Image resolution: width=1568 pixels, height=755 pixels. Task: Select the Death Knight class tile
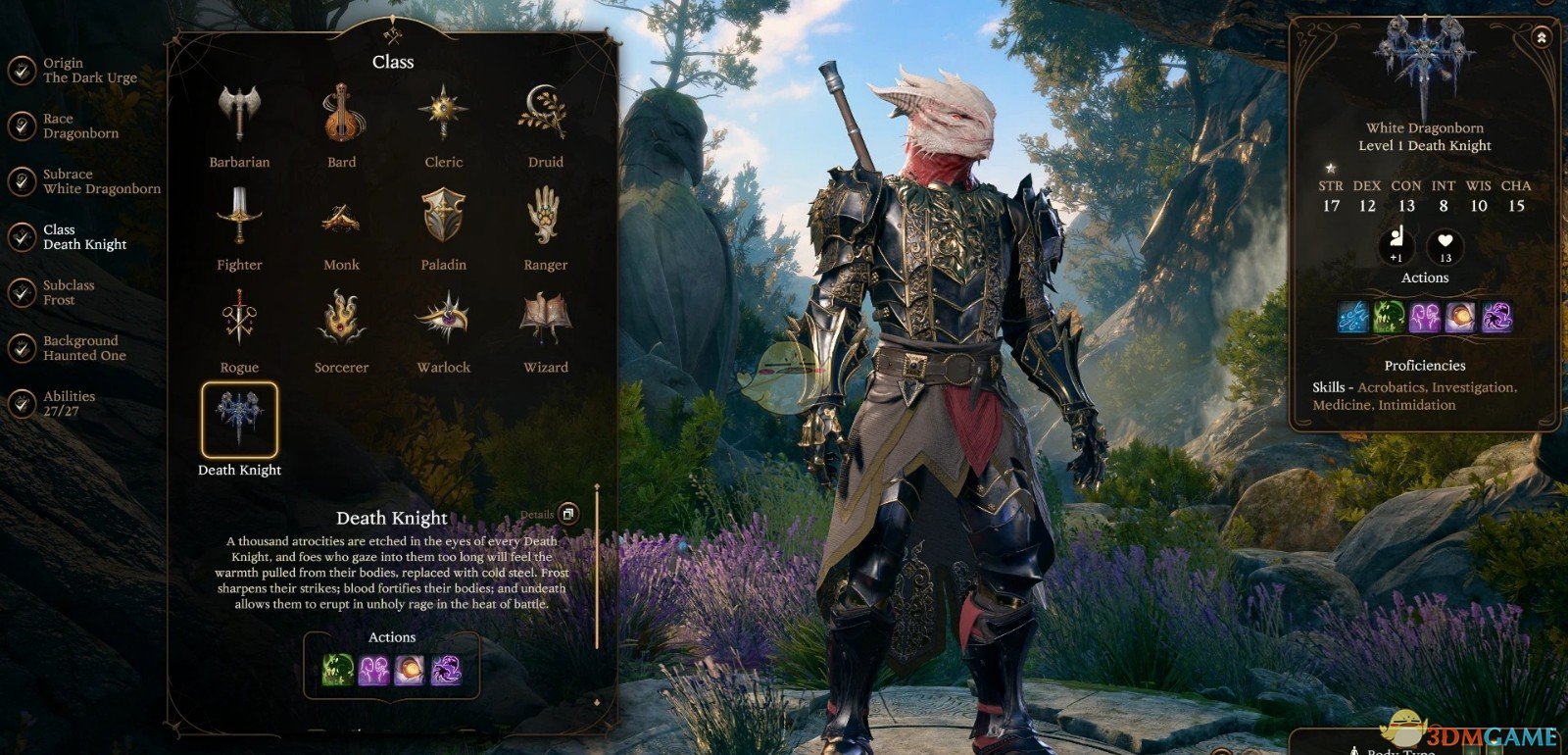(x=239, y=420)
